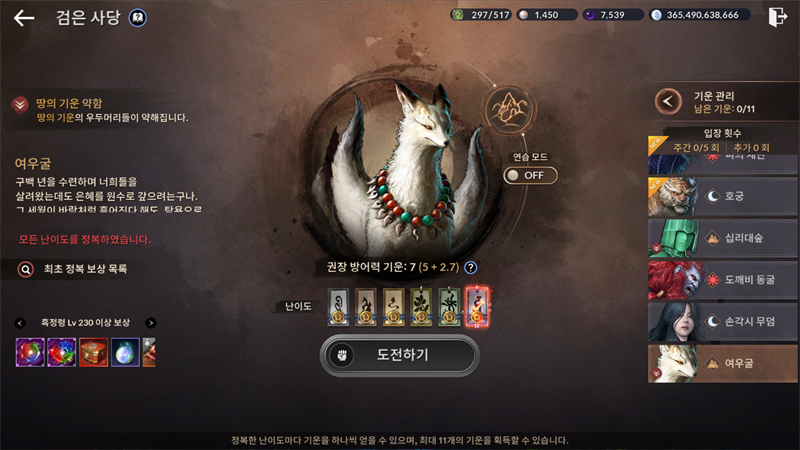800x450 pixels.
Task: Open help for 권장 방어력 기운
Action: pos(470,267)
